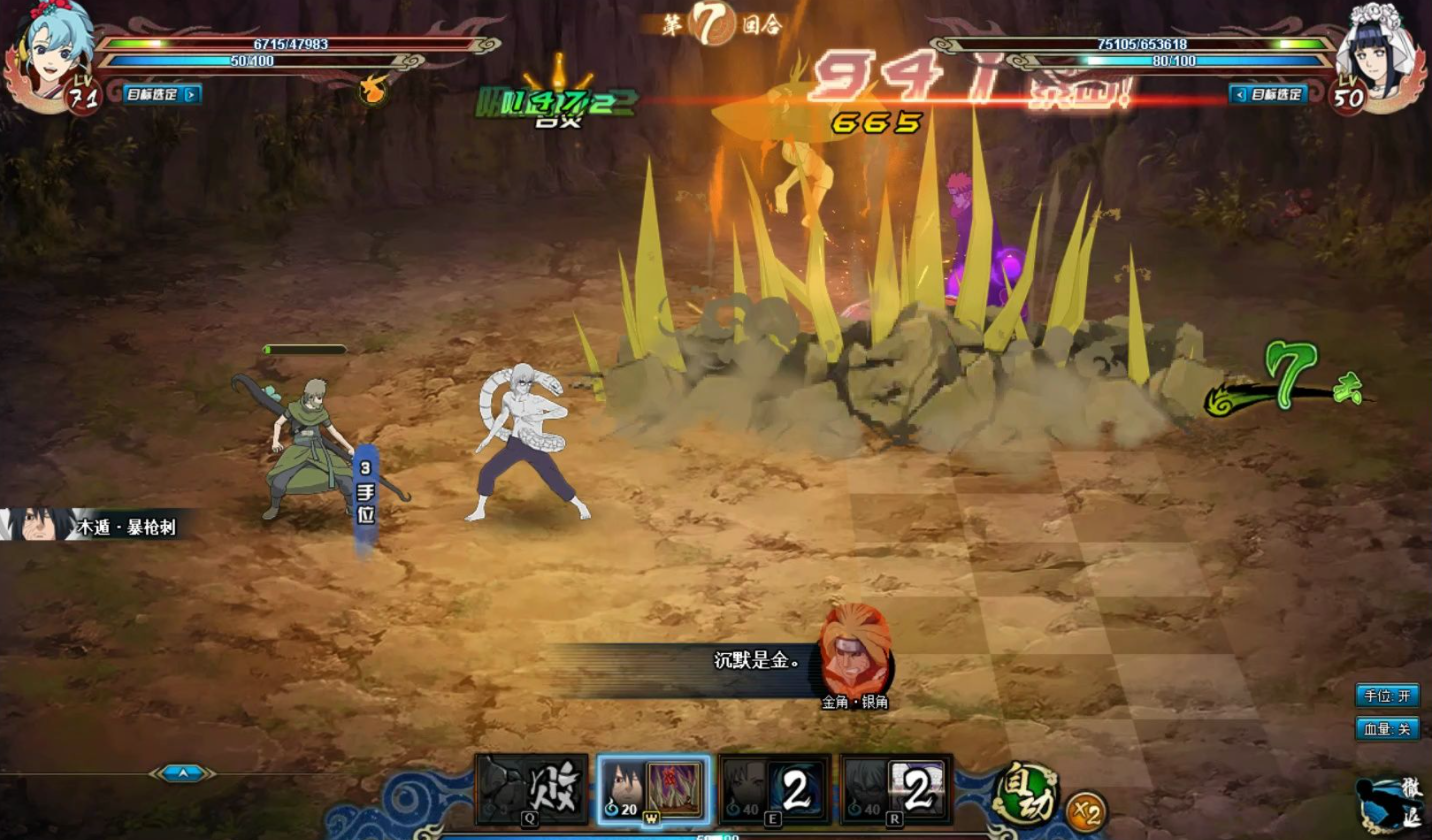Open the left player's 目标选定 target selector
1432x840 pixels.
click(x=162, y=95)
